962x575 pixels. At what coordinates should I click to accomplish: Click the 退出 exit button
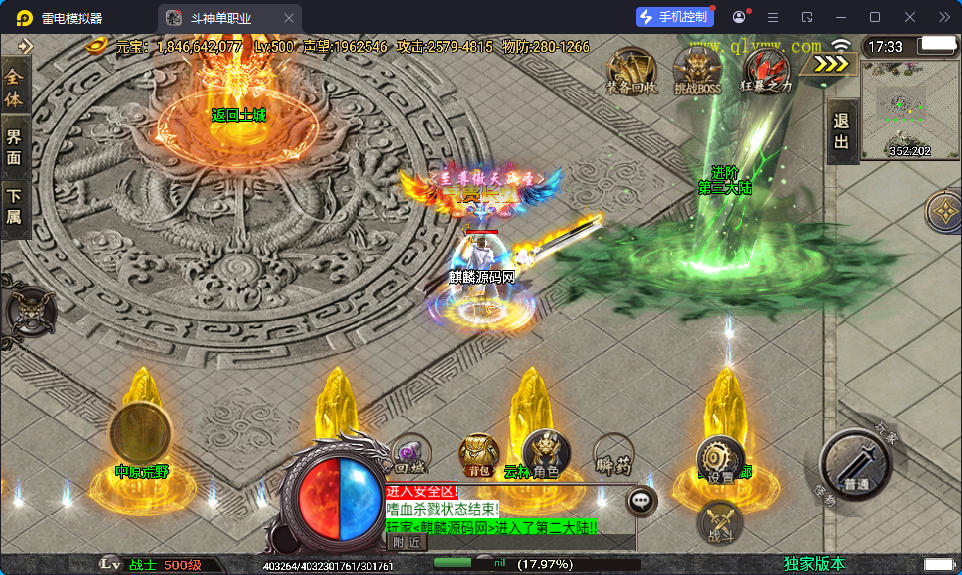pyautogui.click(x=842, y=131)
